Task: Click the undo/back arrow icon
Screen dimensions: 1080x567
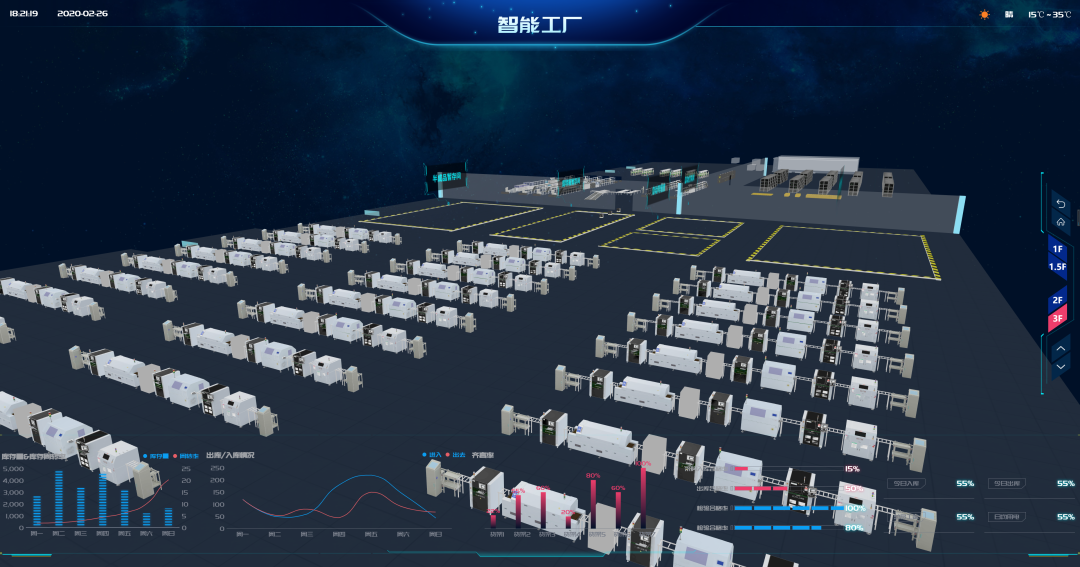Action: tap(1060, 204)
